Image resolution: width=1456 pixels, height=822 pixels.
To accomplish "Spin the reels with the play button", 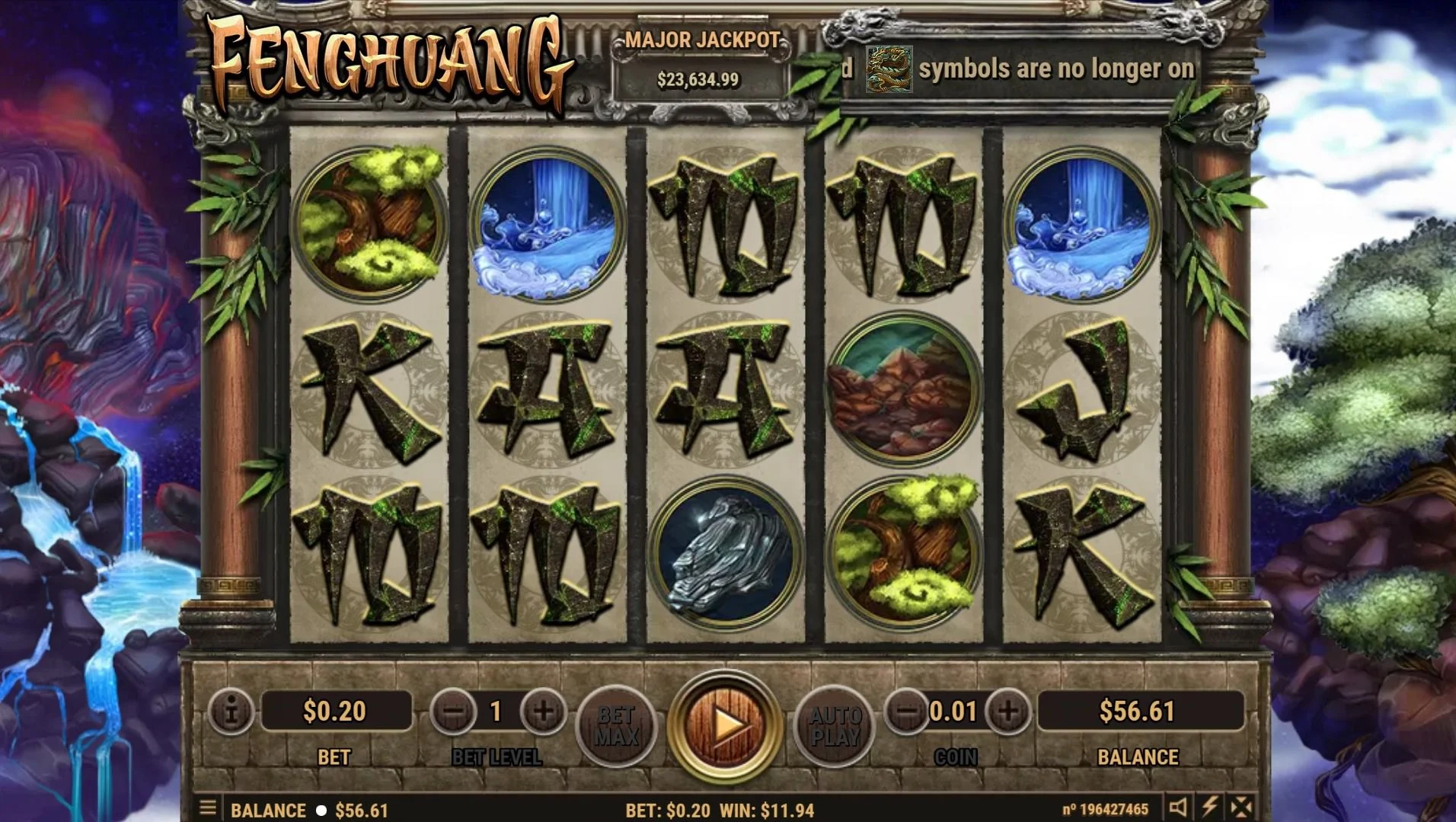I will 724,725.
